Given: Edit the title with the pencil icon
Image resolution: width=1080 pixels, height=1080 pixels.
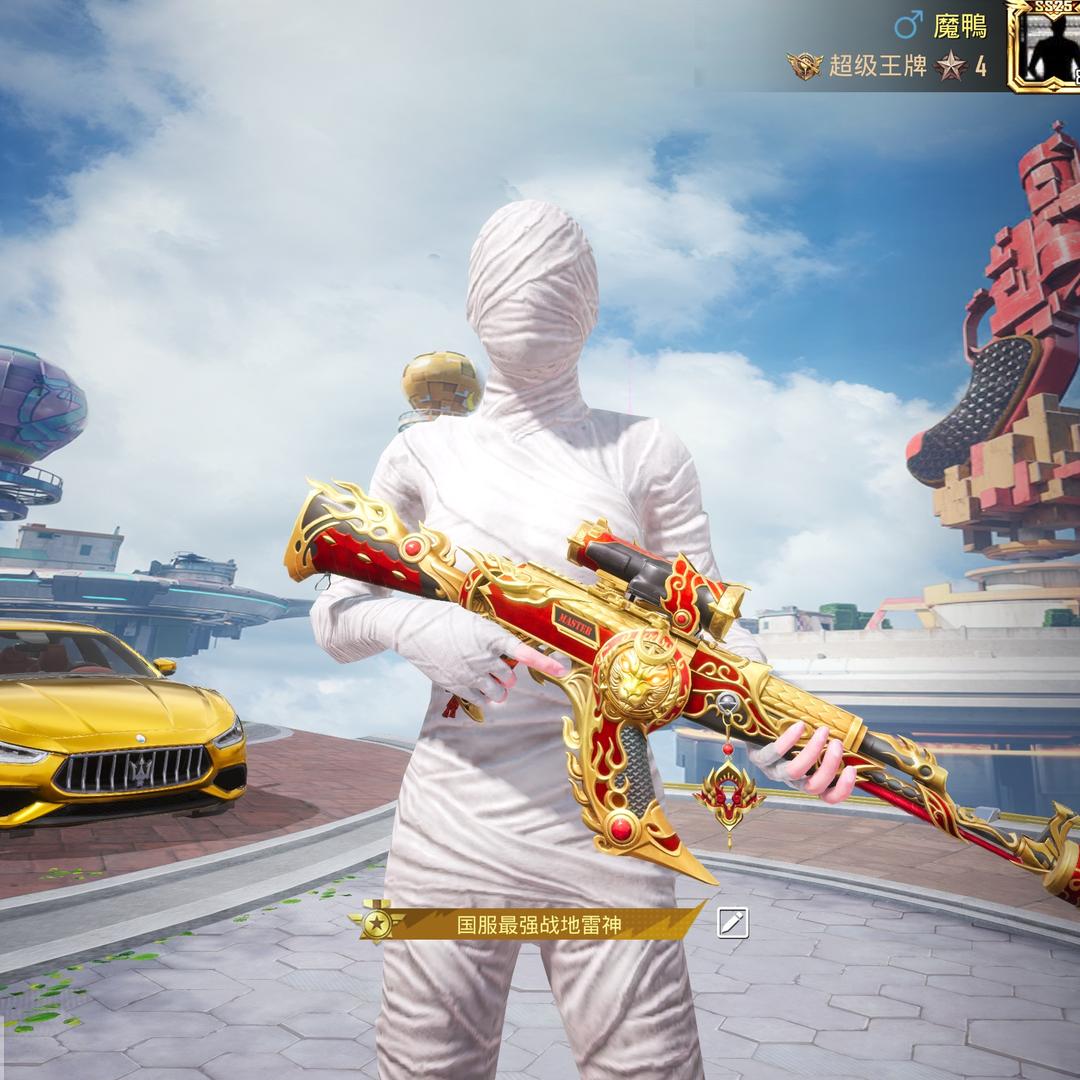Looking at the screenshot, I should click(x=732, y=923).
